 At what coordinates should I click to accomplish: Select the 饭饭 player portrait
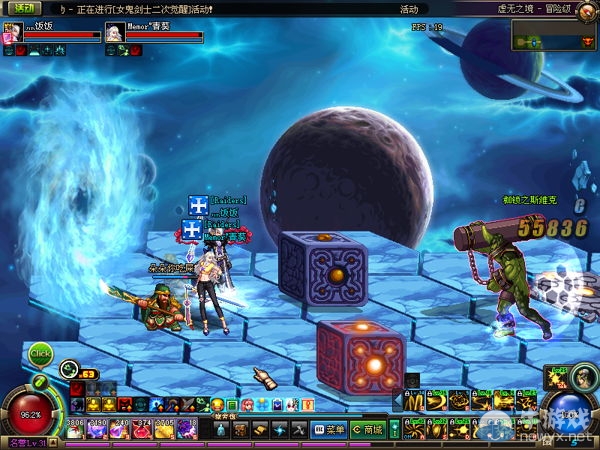(x=13, y=32)
